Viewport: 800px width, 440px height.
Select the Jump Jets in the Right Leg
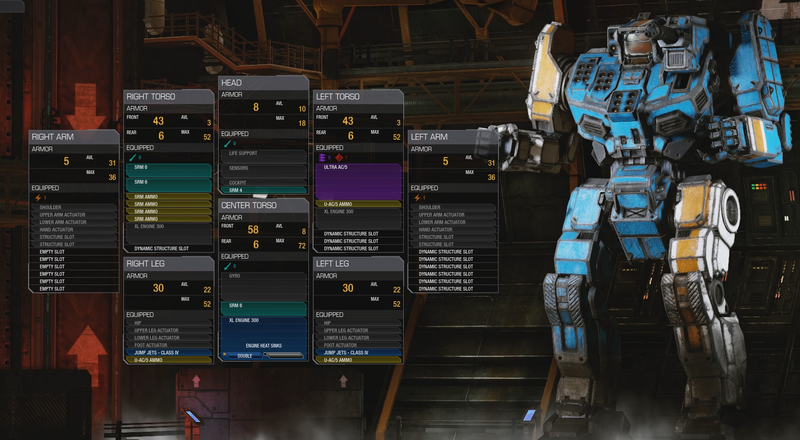168,351
